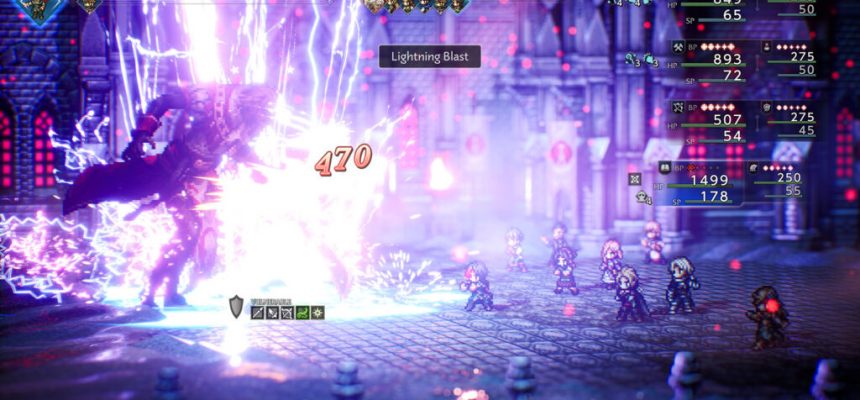Click the bow weakness icon under the boss
The width and height of the screenshot is (860, 400).
point(287,313)
